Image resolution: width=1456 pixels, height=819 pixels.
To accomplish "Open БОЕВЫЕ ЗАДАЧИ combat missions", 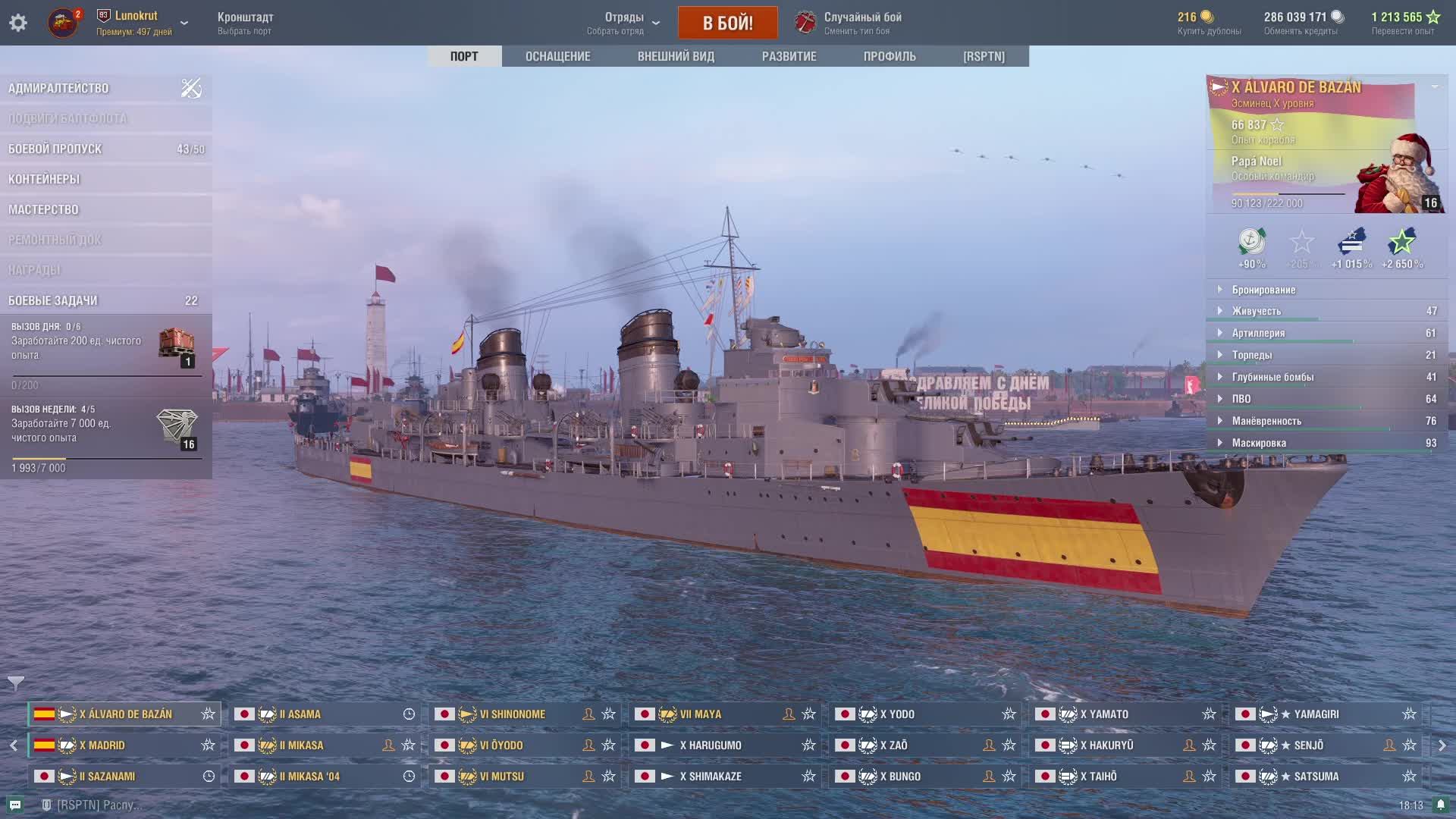I will click(53, 301).
